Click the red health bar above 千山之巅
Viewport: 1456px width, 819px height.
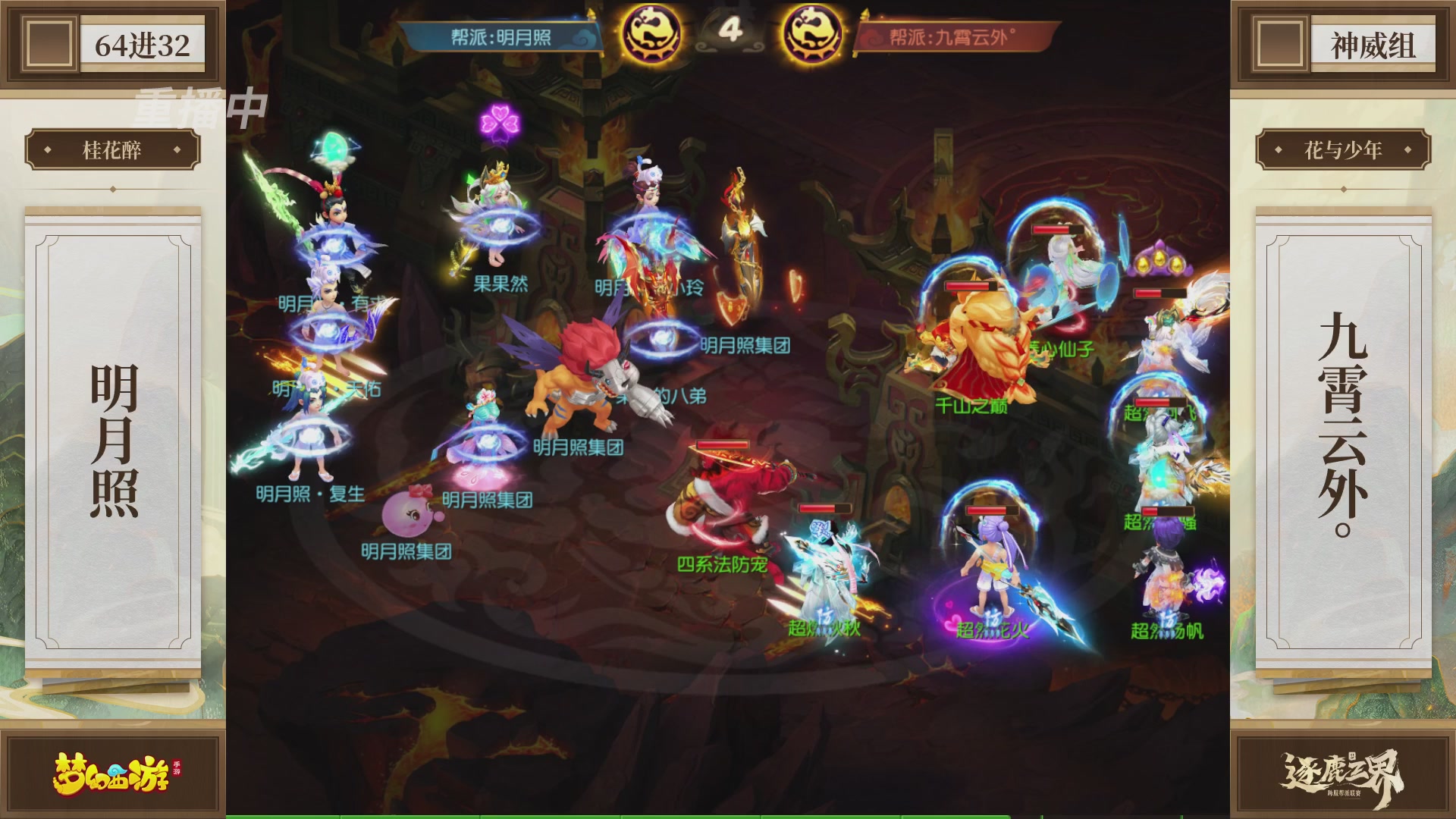(968, 286)
